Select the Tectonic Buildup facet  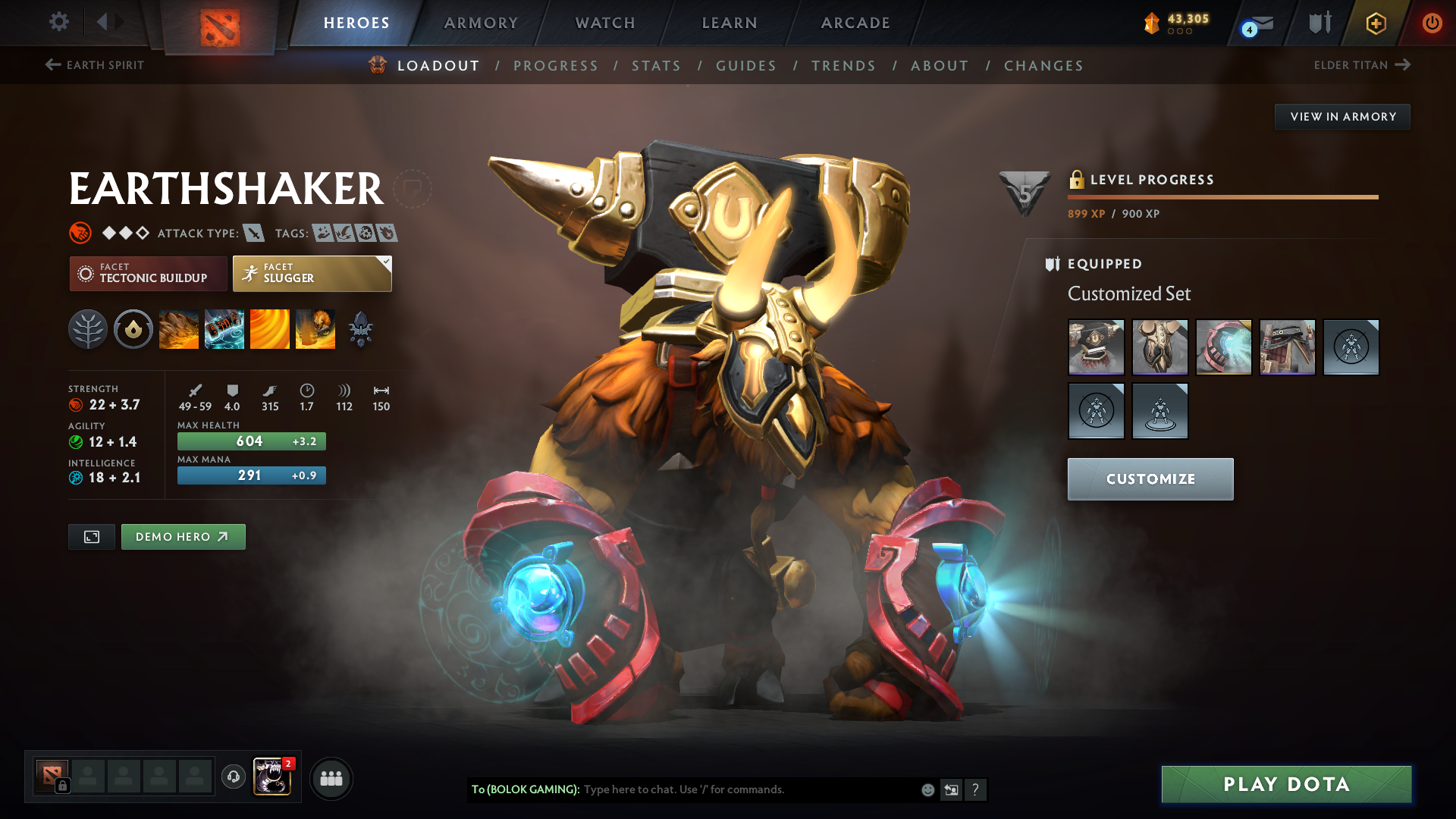(x=148, y=274)
